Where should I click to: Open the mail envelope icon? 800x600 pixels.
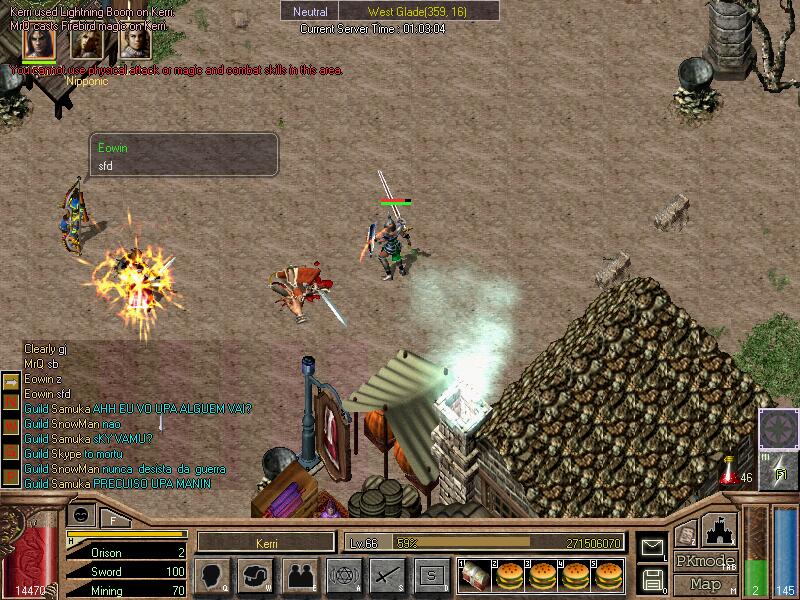point(651,547)
